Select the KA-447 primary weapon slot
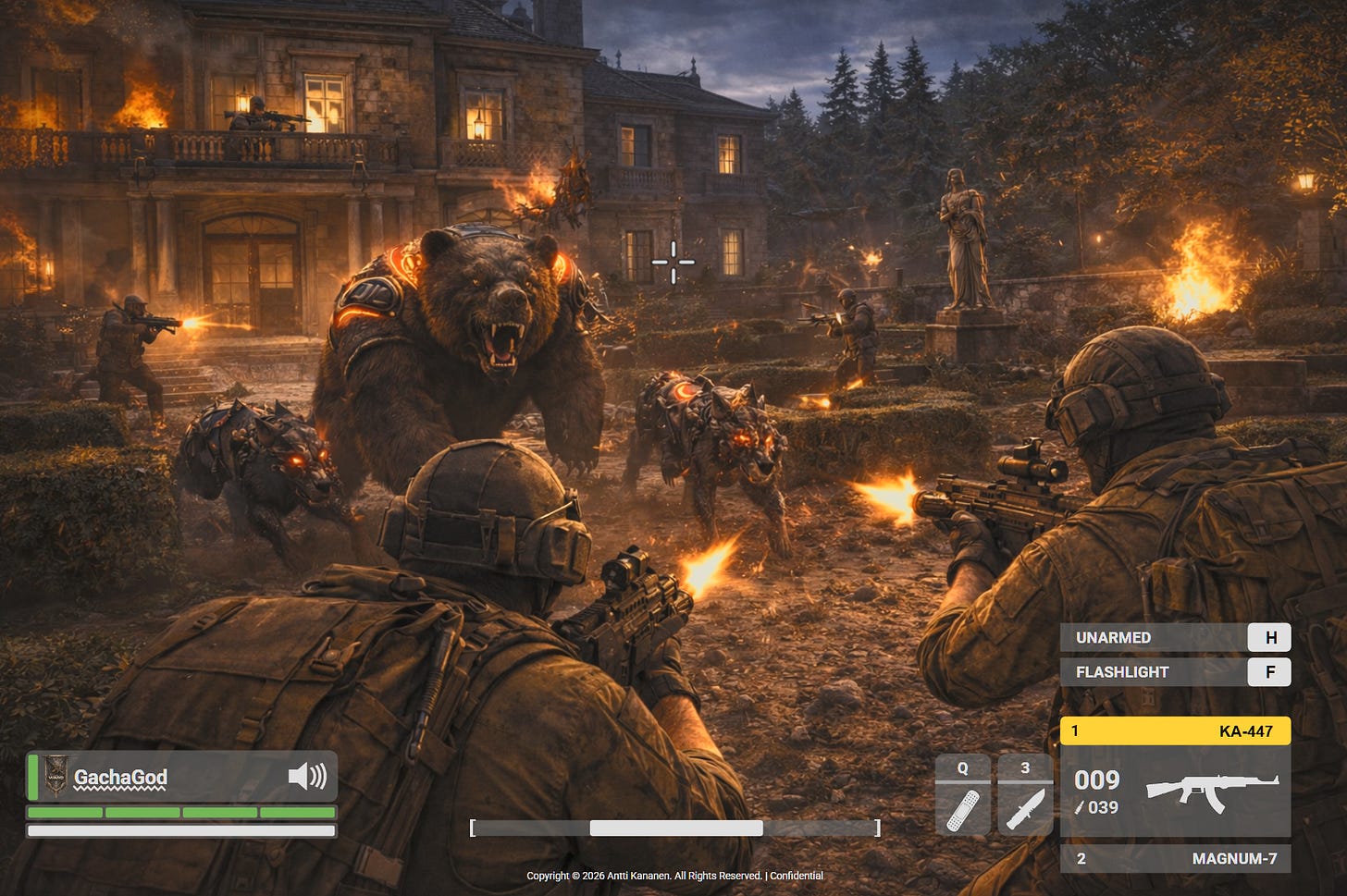1347x896 pixels. (x=1175, y=730)
